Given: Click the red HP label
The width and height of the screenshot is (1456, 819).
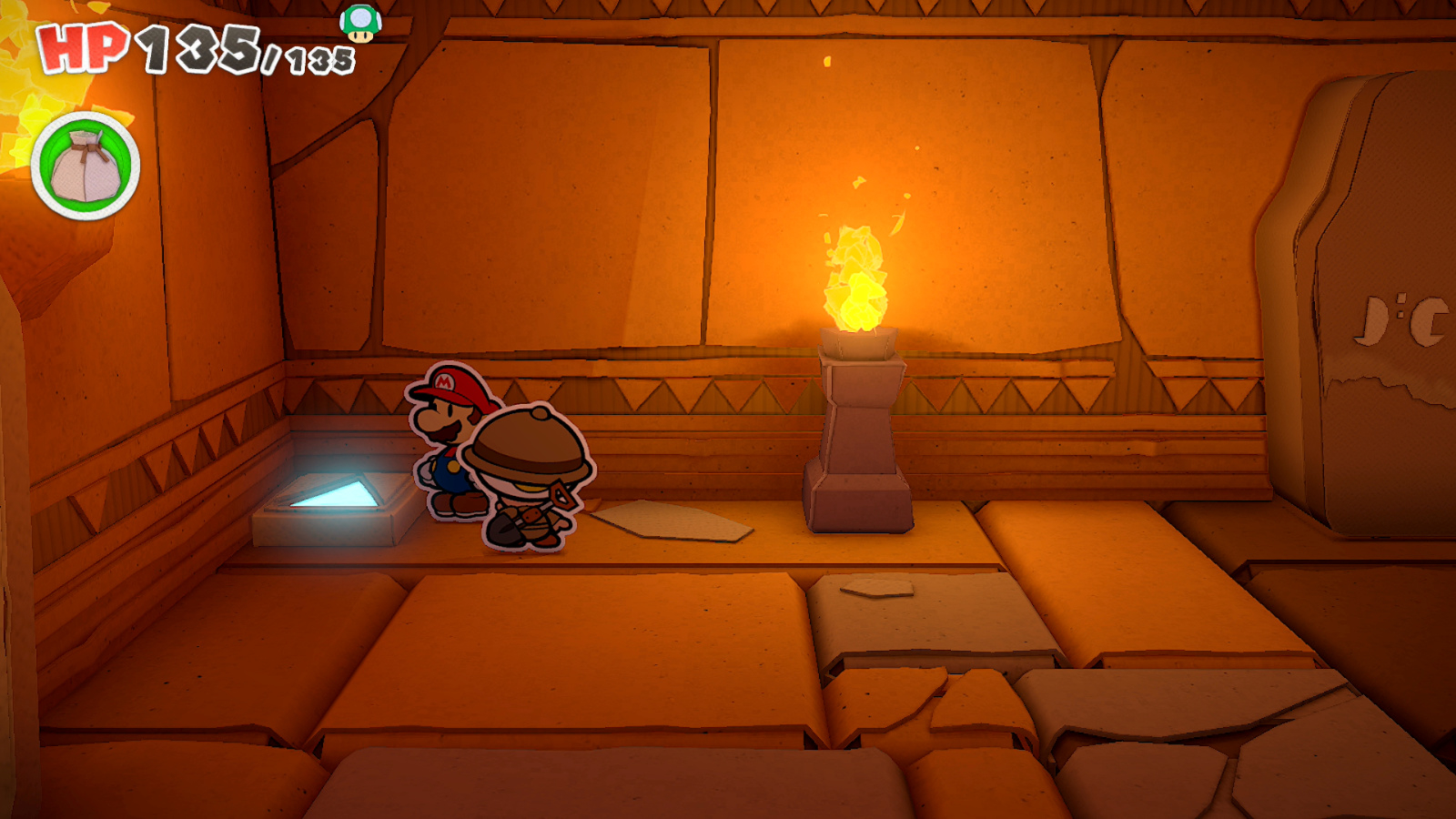Looking at the screenshot, I should click(x=80, y=47).
